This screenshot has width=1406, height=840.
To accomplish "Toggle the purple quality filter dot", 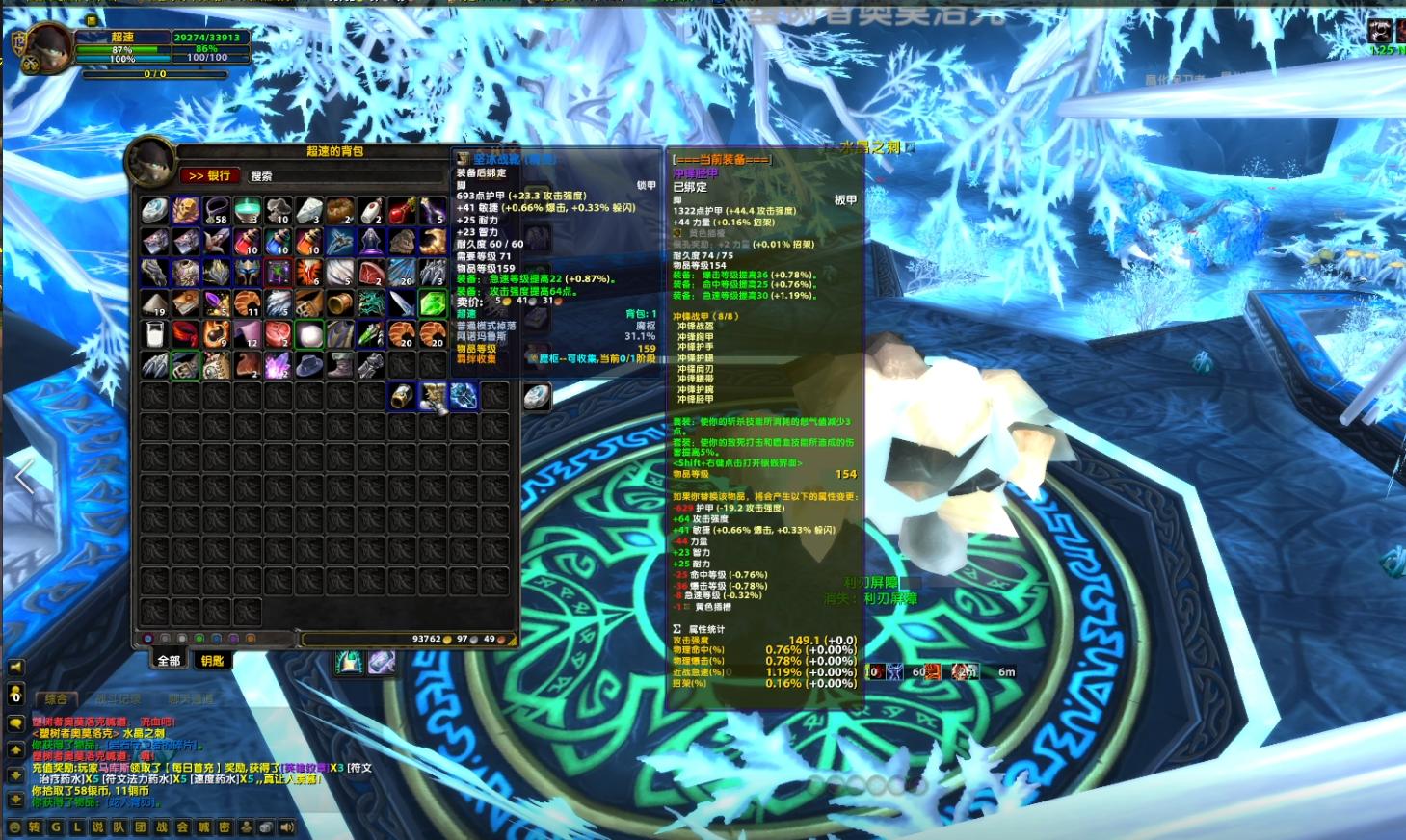I will click(x=234, y=638).
